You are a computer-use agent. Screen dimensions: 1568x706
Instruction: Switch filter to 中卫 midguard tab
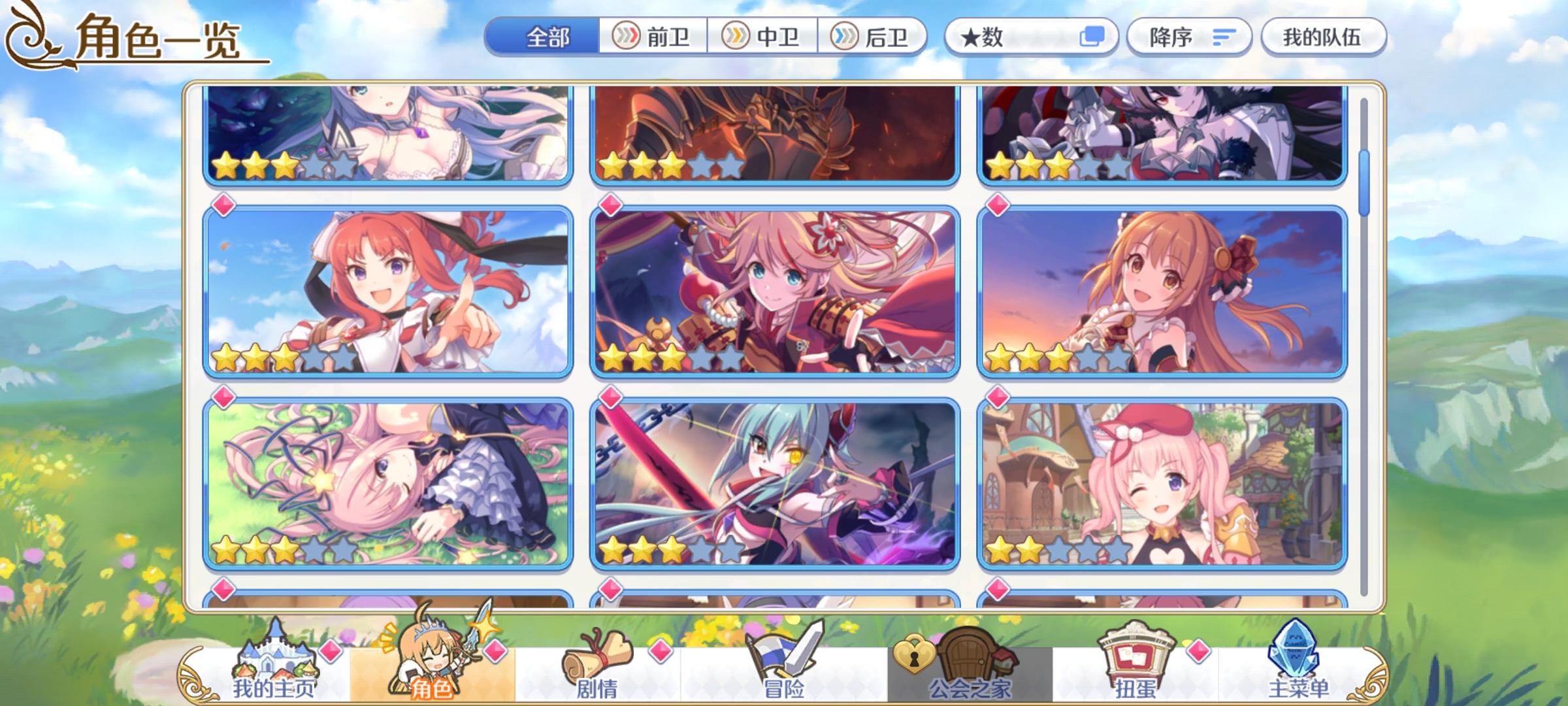point(762,37)
